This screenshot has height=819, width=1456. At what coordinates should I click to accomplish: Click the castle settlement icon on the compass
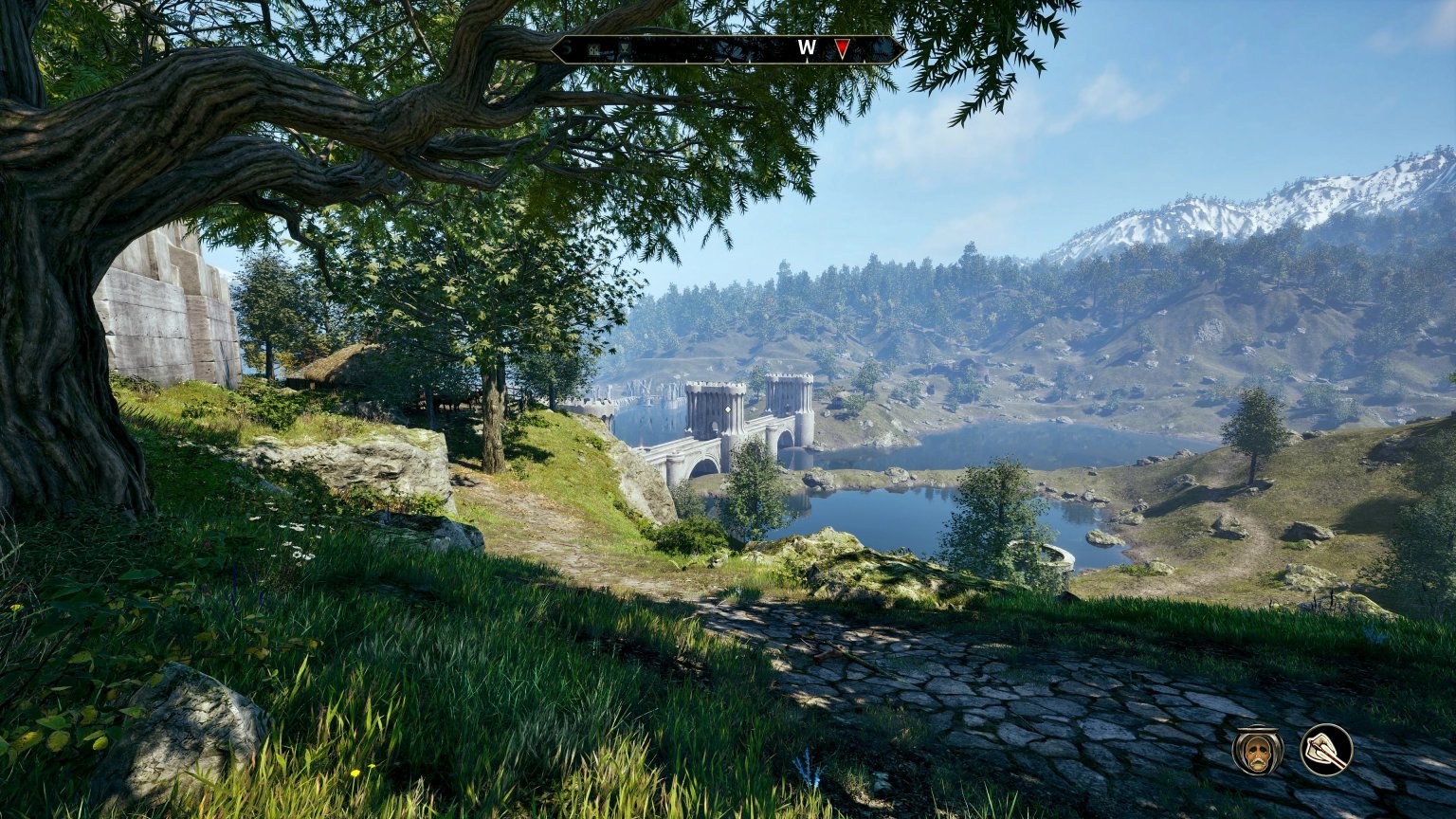pyautogui.click(x=594, y=48)
